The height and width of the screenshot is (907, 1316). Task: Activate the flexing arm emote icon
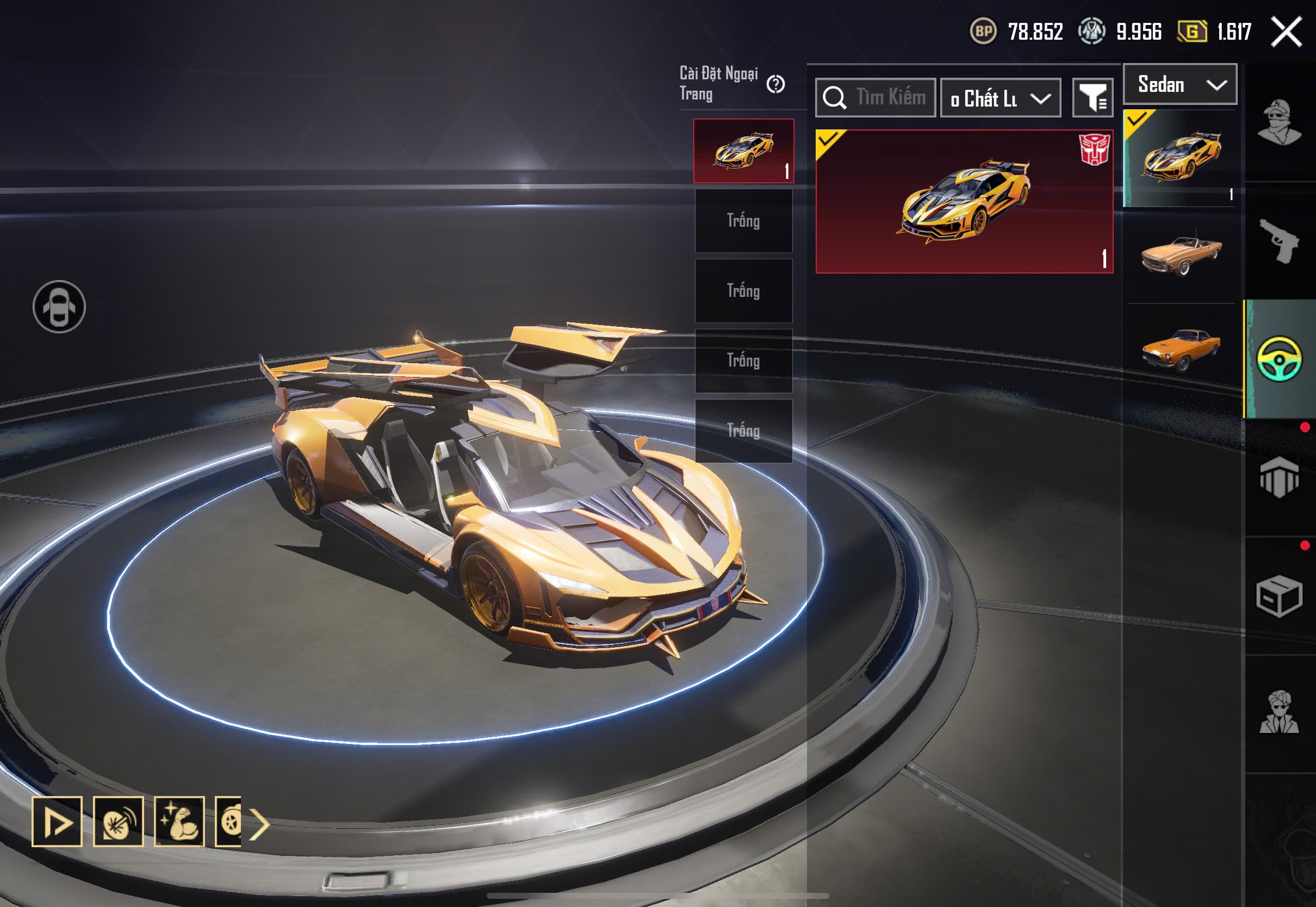[x=179, y=821]
